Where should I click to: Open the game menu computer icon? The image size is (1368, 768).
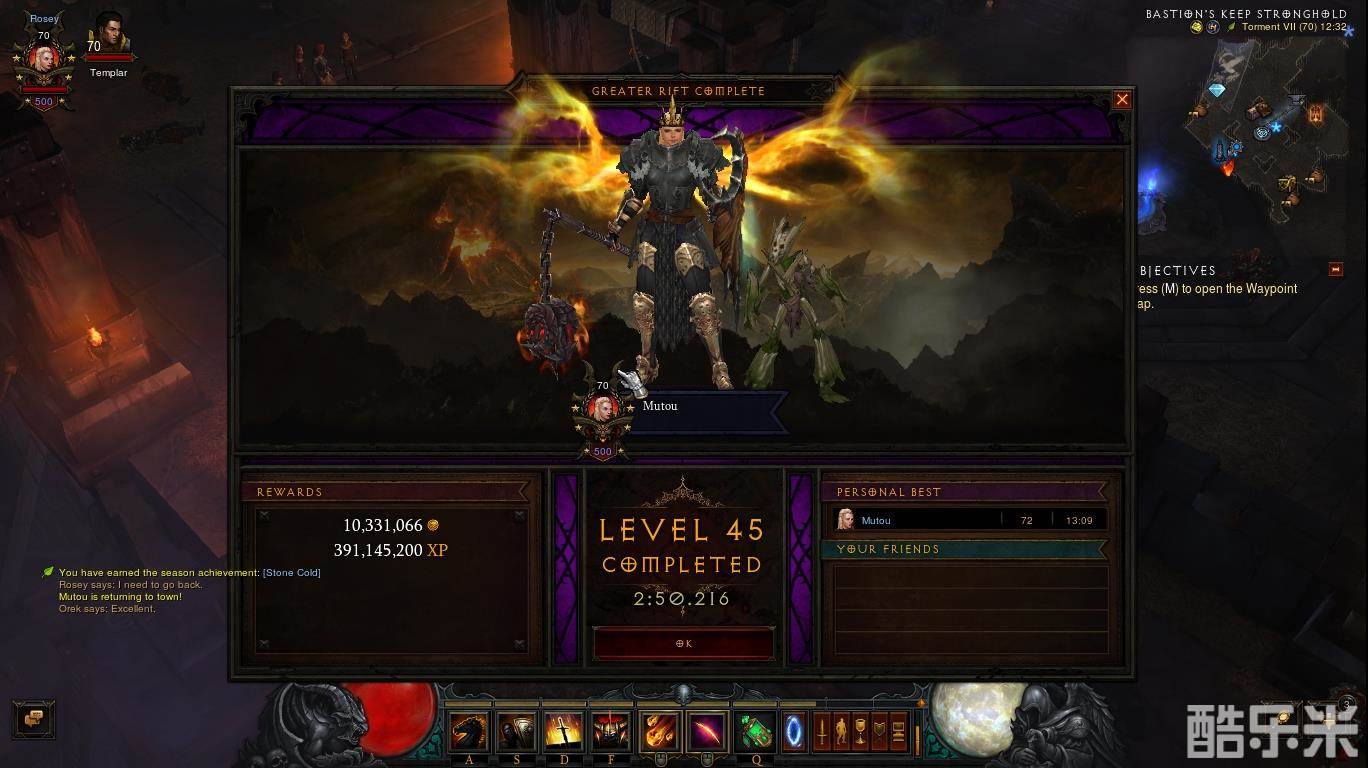[x=898, y=731]
